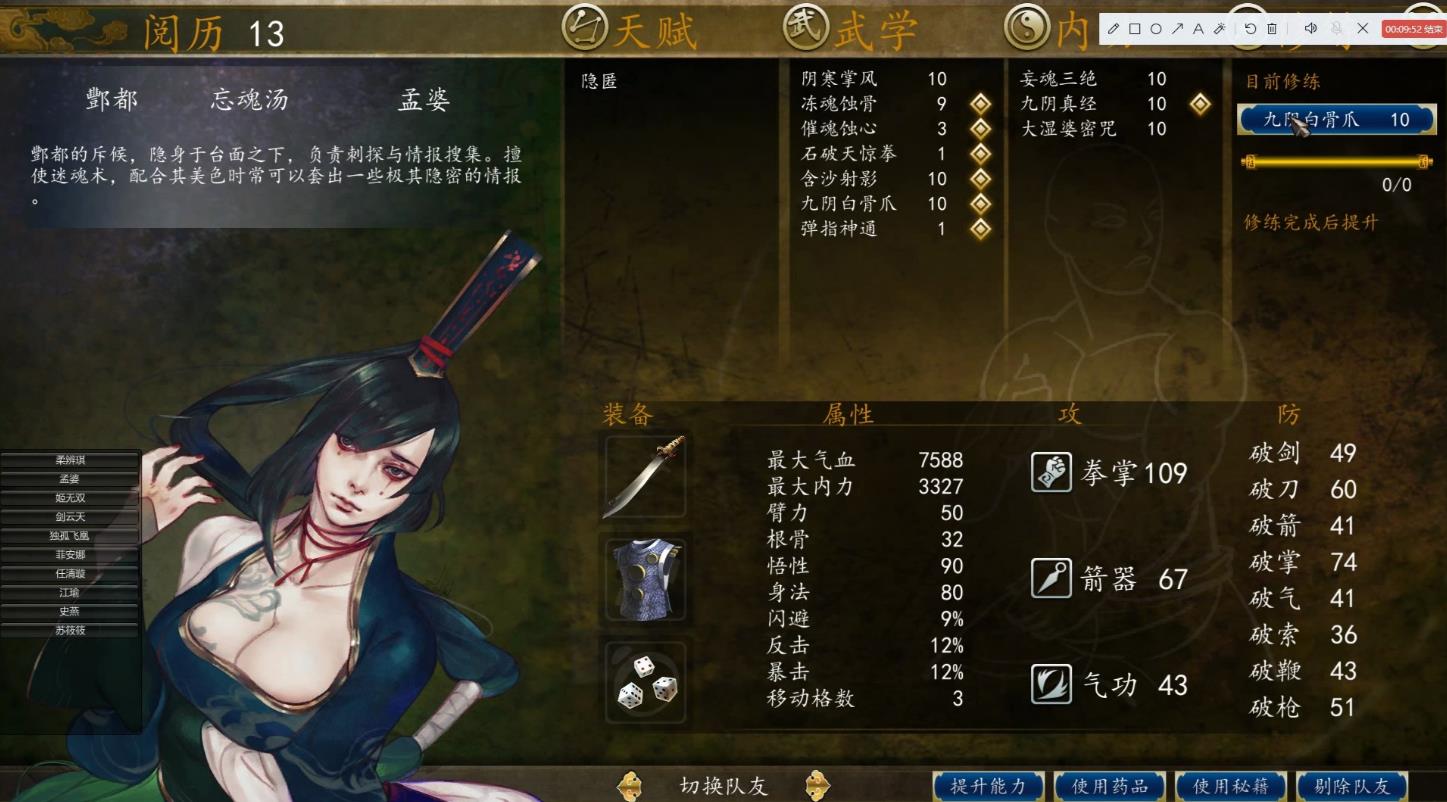Select the circle drawing tool
Screen dimensions: 1447x802
pyautogui.click(x=1156, y=29)
